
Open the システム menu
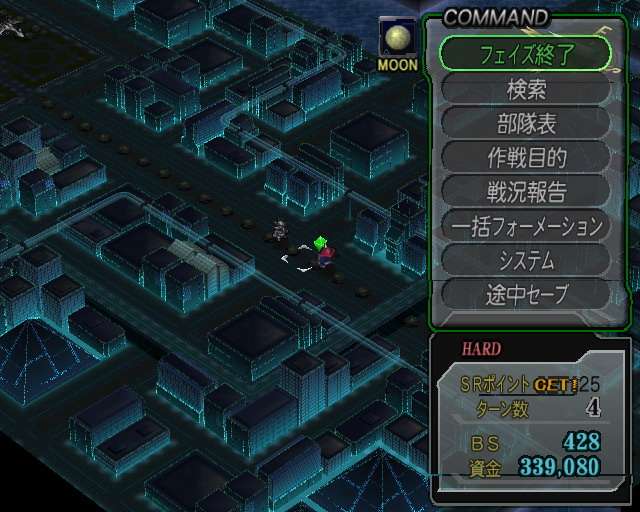tap(525, 260)
